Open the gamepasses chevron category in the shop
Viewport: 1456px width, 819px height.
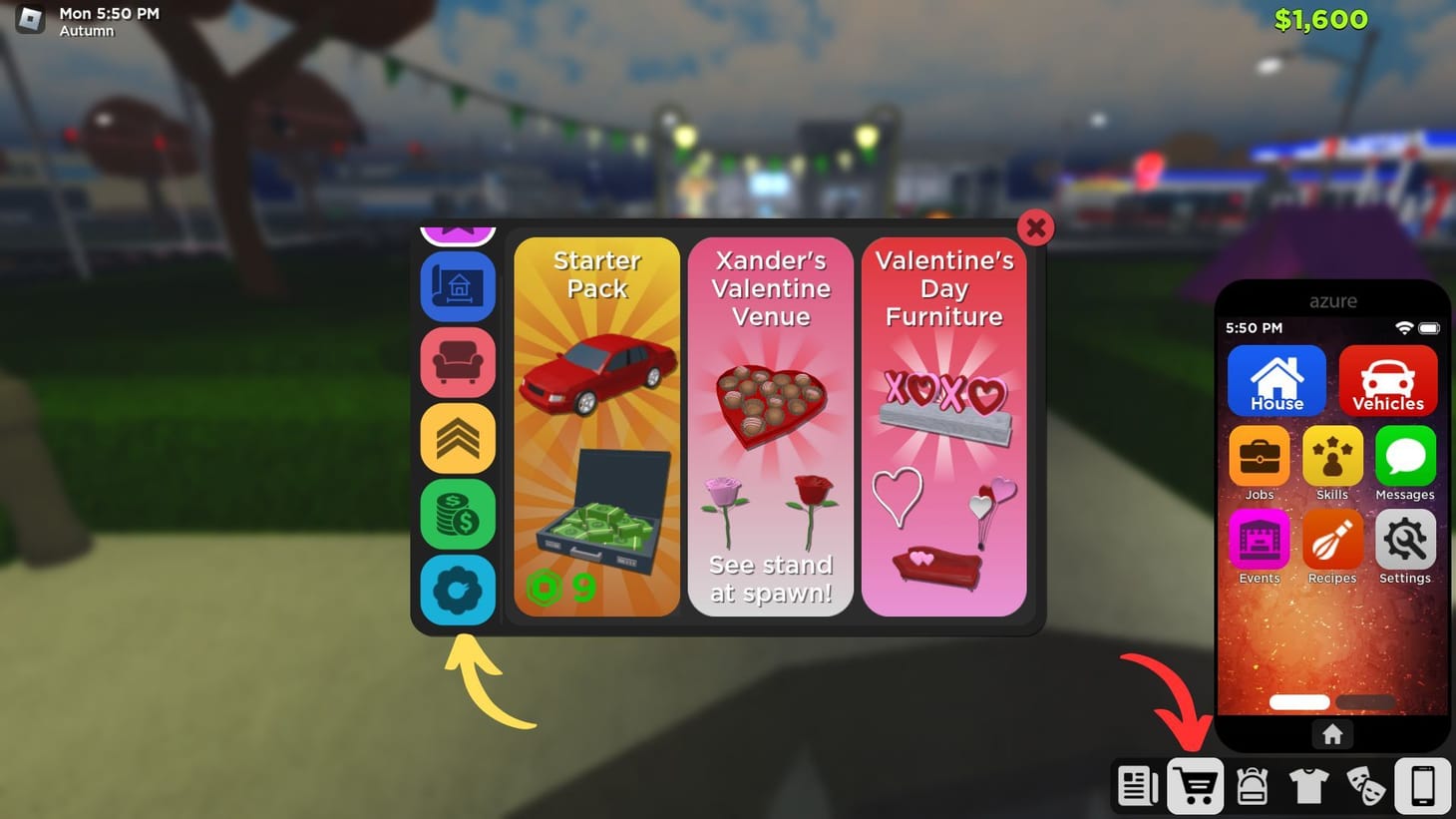coord(458,439)
